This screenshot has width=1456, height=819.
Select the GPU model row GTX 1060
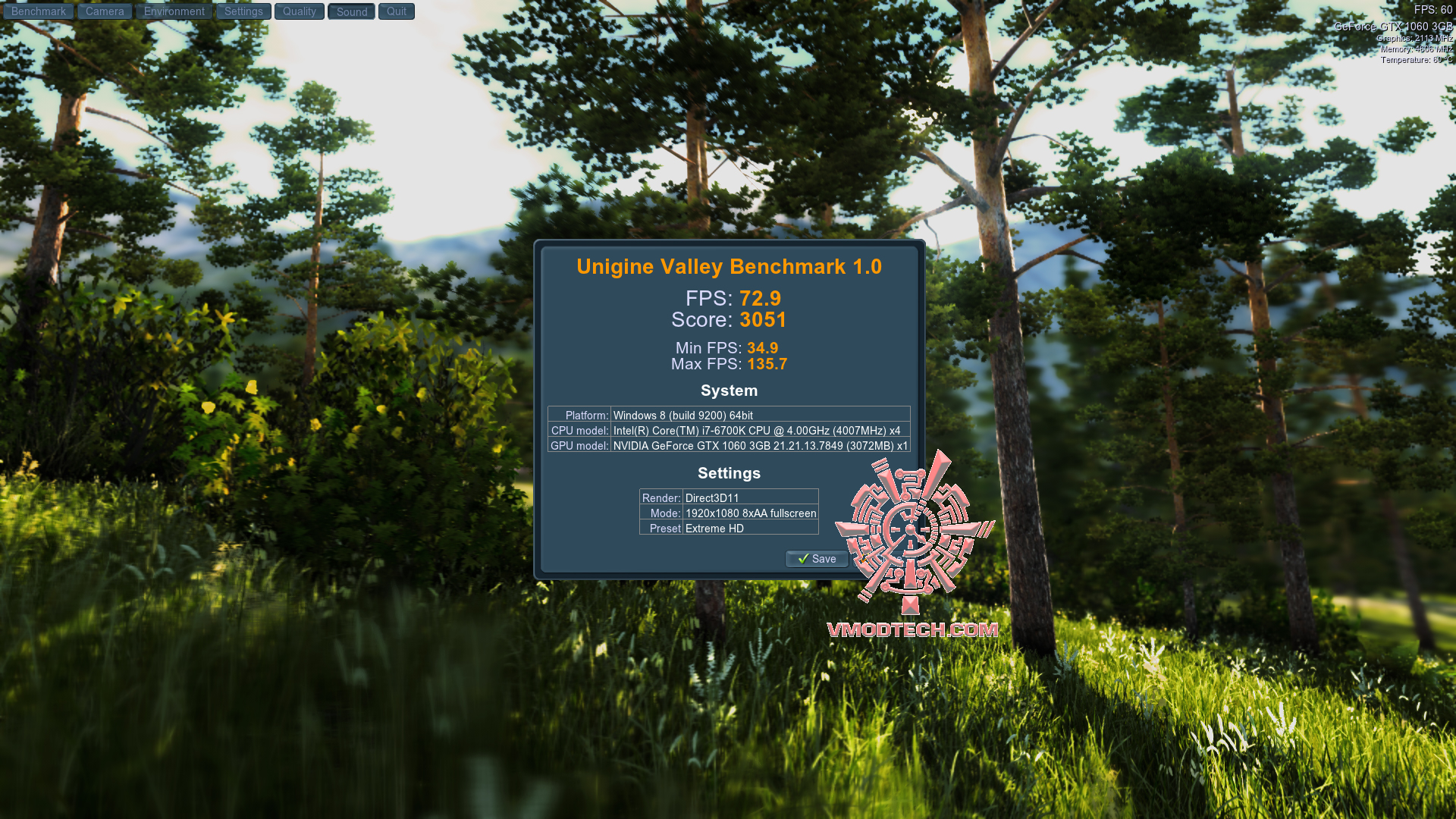(728, 446)
